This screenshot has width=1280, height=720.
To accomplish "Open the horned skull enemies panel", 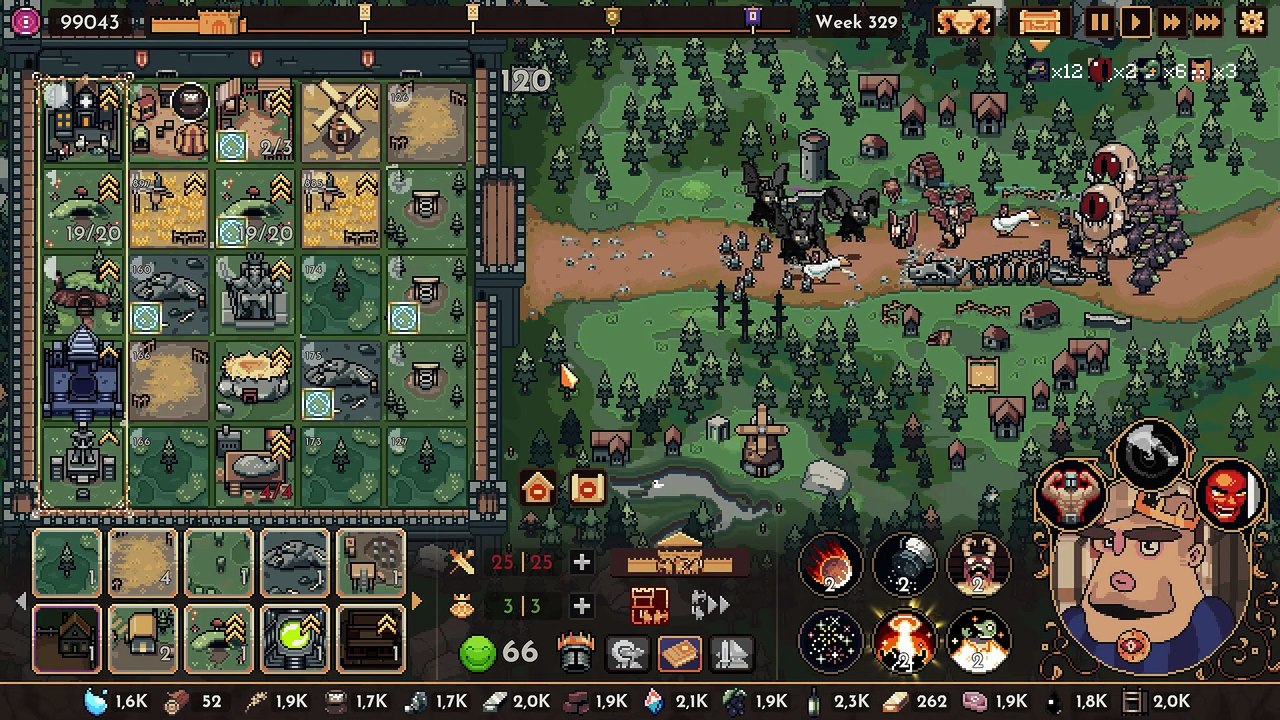I will (x=963, y=22).
